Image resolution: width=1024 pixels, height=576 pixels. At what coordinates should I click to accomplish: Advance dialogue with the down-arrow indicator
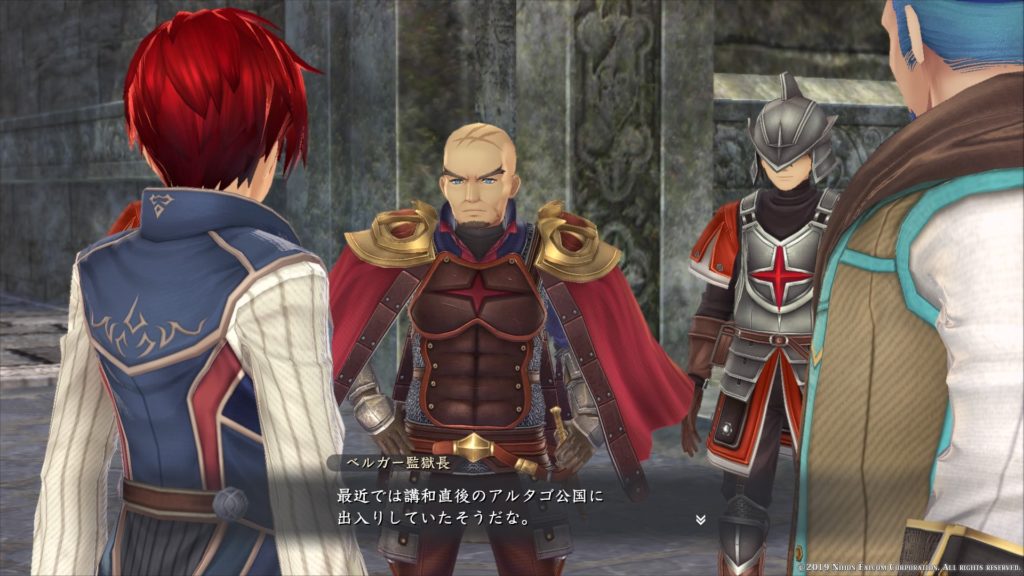pos(700,520)
